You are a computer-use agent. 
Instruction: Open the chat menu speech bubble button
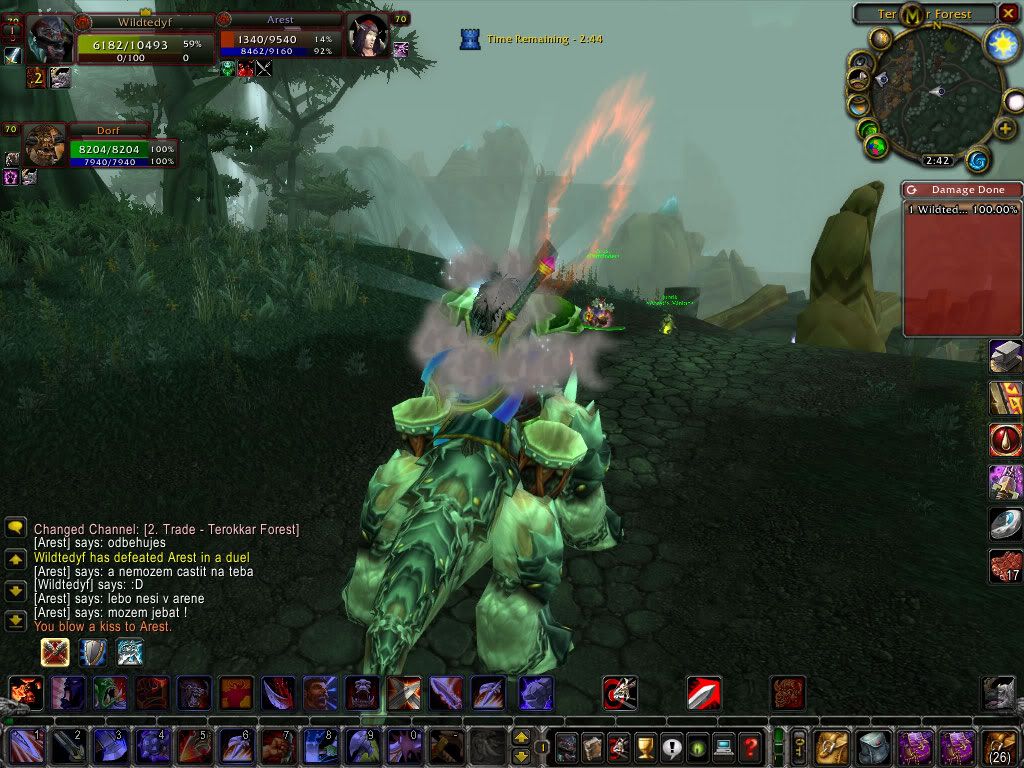(15, 527)
